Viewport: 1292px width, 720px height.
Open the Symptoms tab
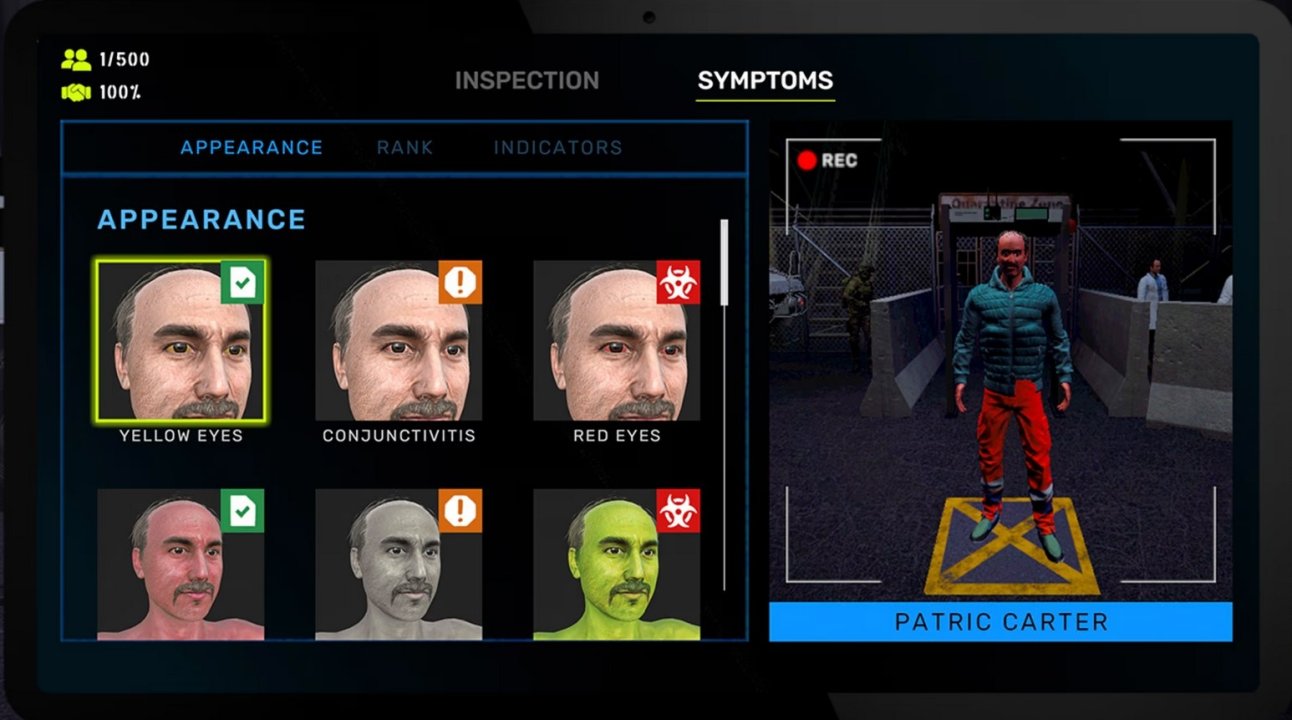[x=765, y=81]
